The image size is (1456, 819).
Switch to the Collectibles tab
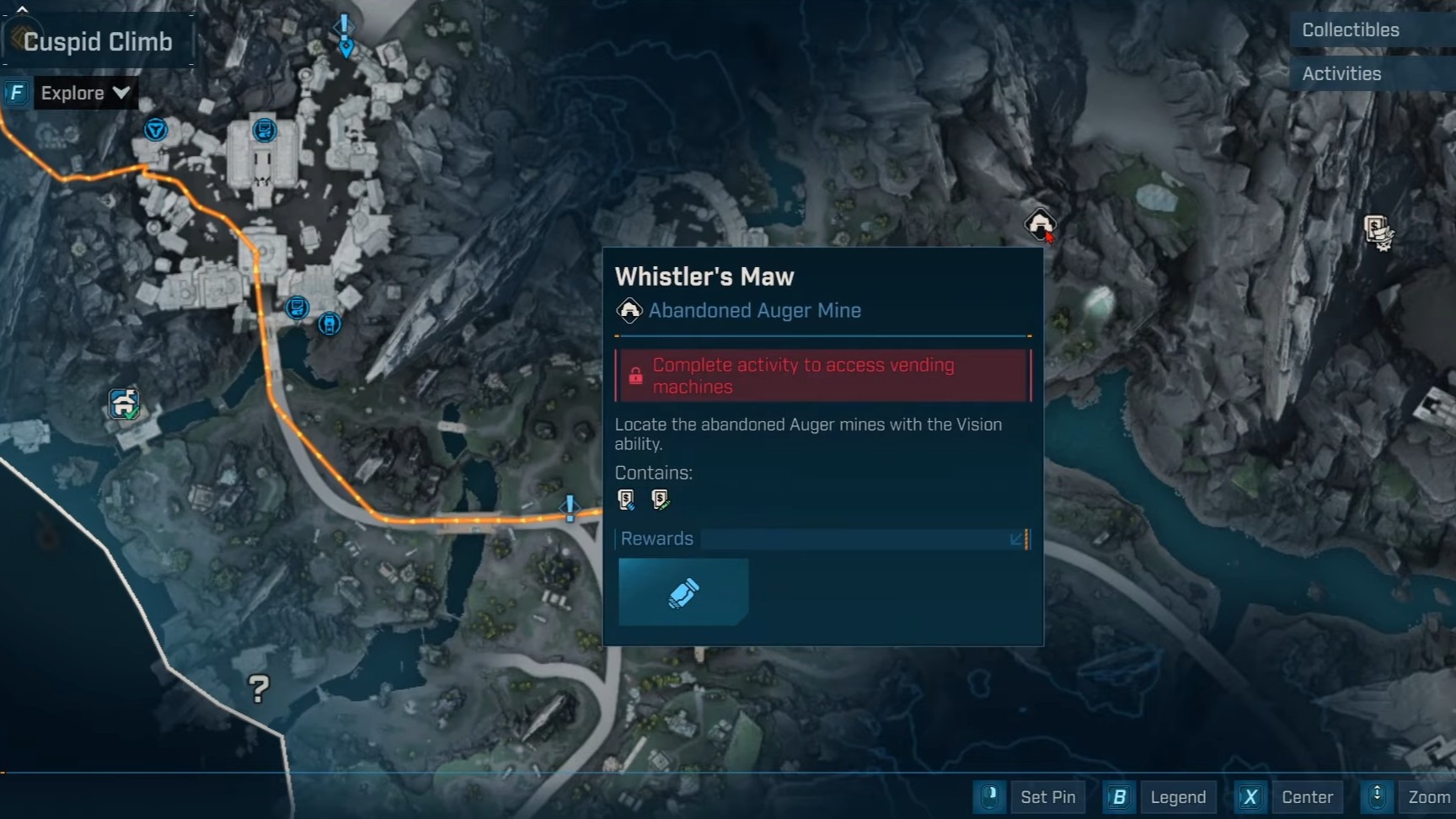coord(1350,30)
